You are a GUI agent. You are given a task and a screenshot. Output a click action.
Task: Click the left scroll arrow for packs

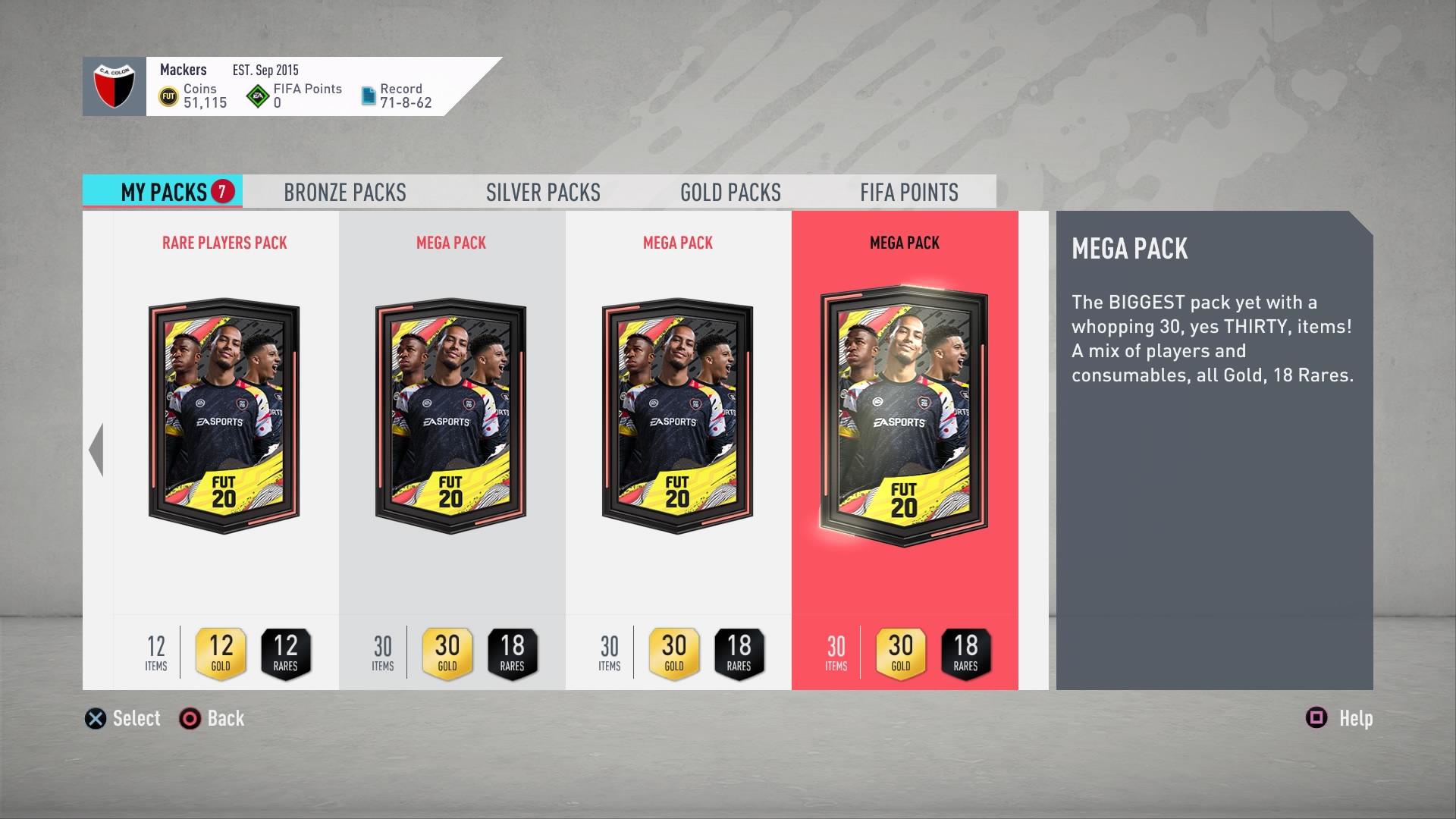pyautogui.click(x=96, y=450)
